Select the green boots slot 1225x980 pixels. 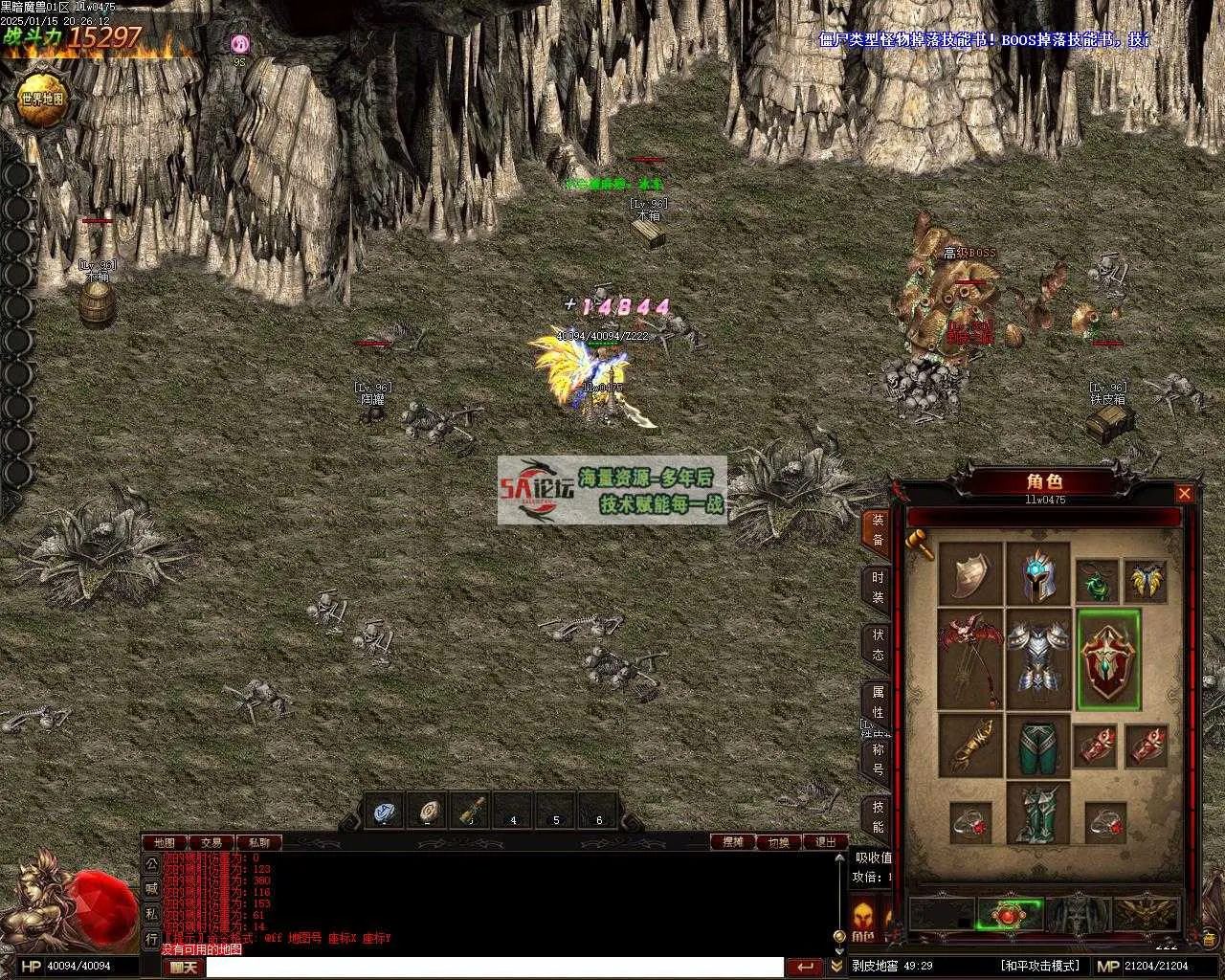(x=1037, y=814)
